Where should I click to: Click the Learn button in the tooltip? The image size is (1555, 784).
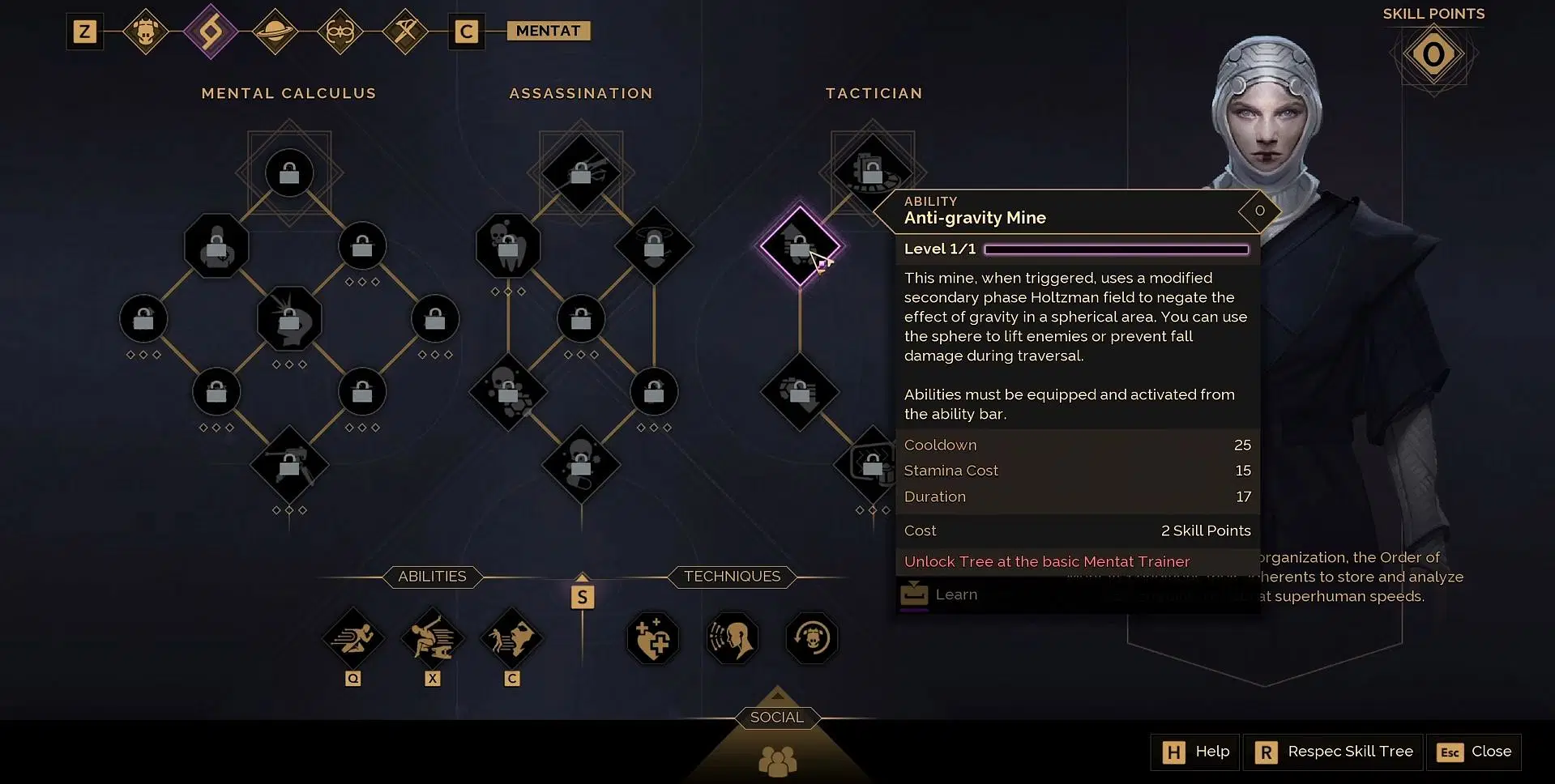[940, 594]
